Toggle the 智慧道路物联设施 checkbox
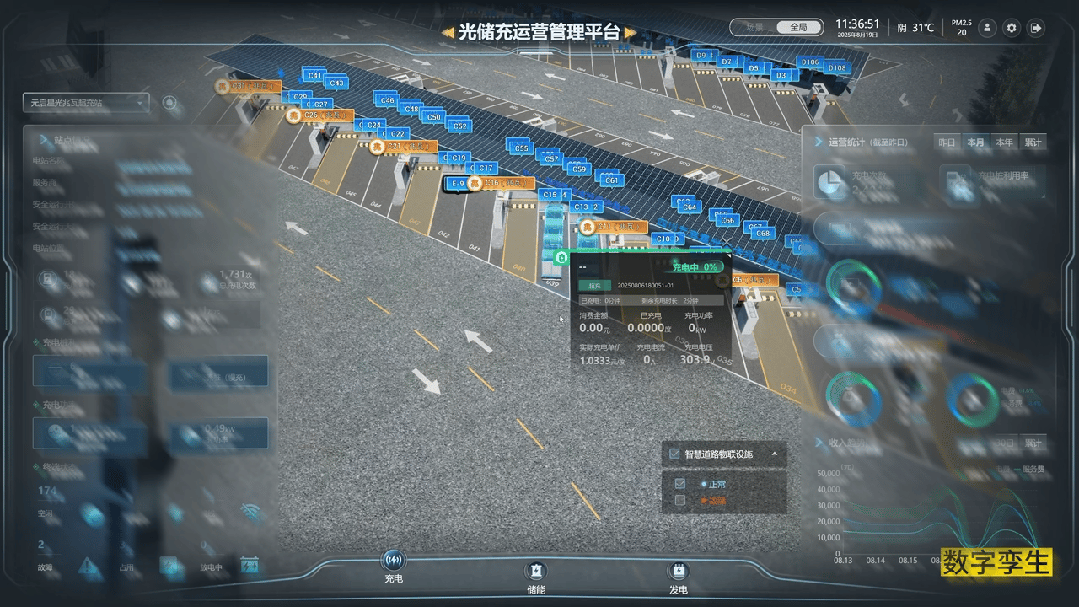 [x=674, y=454]
